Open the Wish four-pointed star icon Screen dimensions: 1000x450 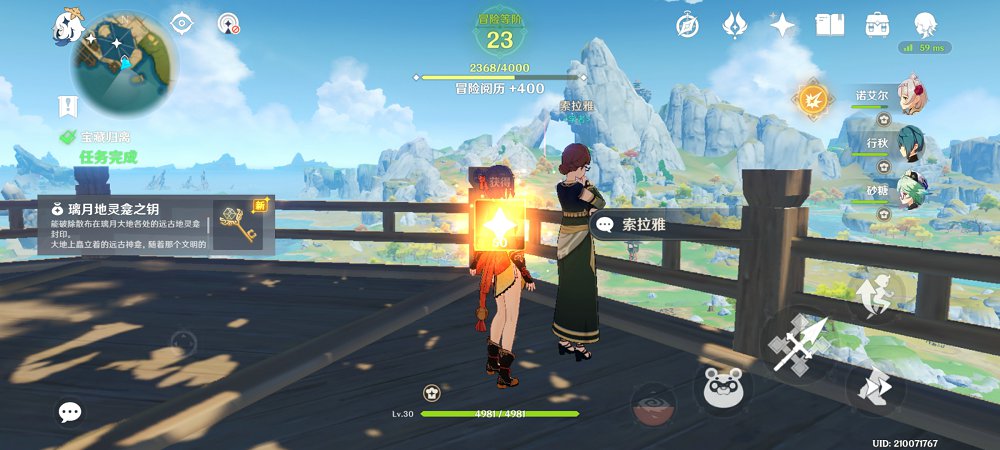pyautogui.click(x=782, y=25)
